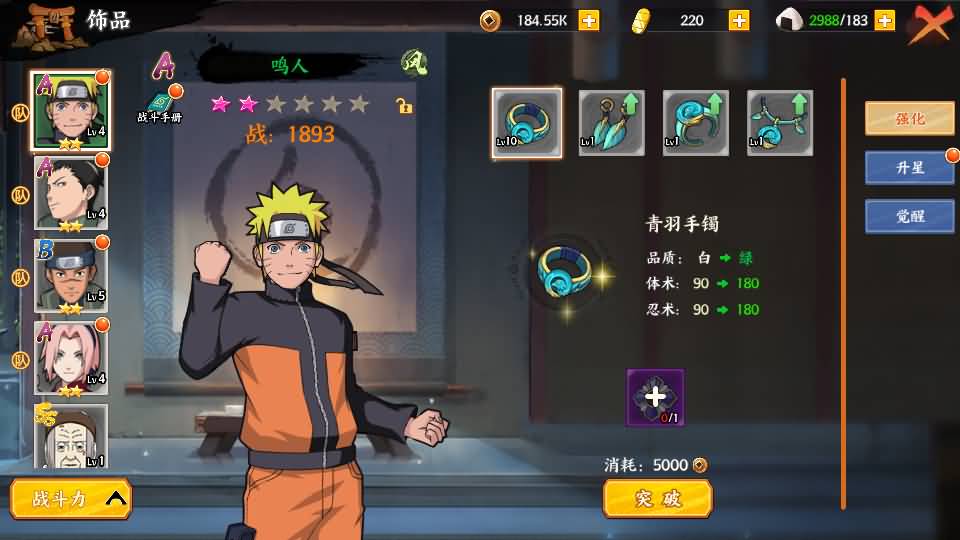Add more rice ball stamina with the plus button
960x540 pixels.
click(884, 20)
